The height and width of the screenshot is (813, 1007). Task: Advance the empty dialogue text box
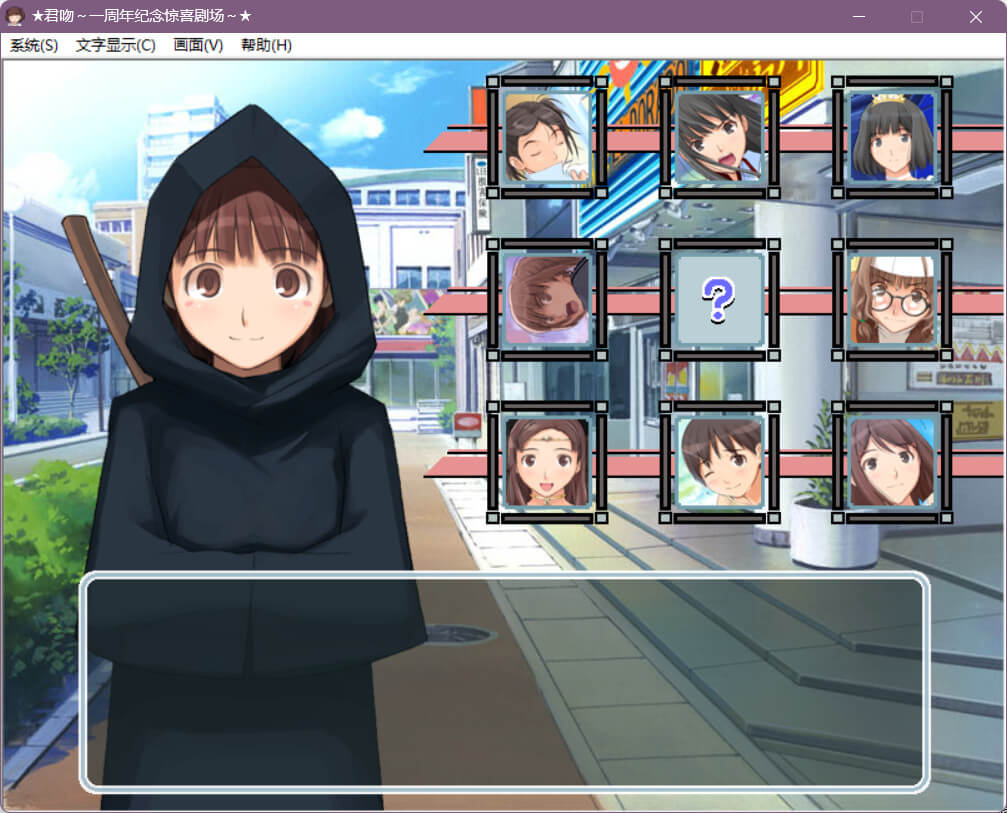(x=504, y=683)
